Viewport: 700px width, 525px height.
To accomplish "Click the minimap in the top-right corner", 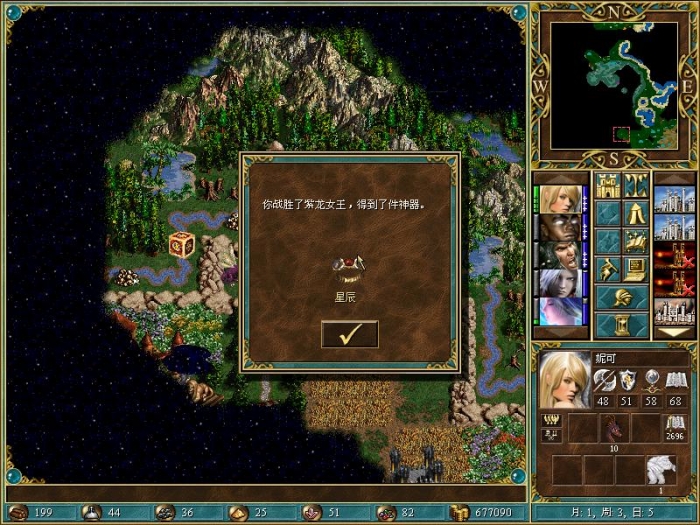I will pos(612,83).
